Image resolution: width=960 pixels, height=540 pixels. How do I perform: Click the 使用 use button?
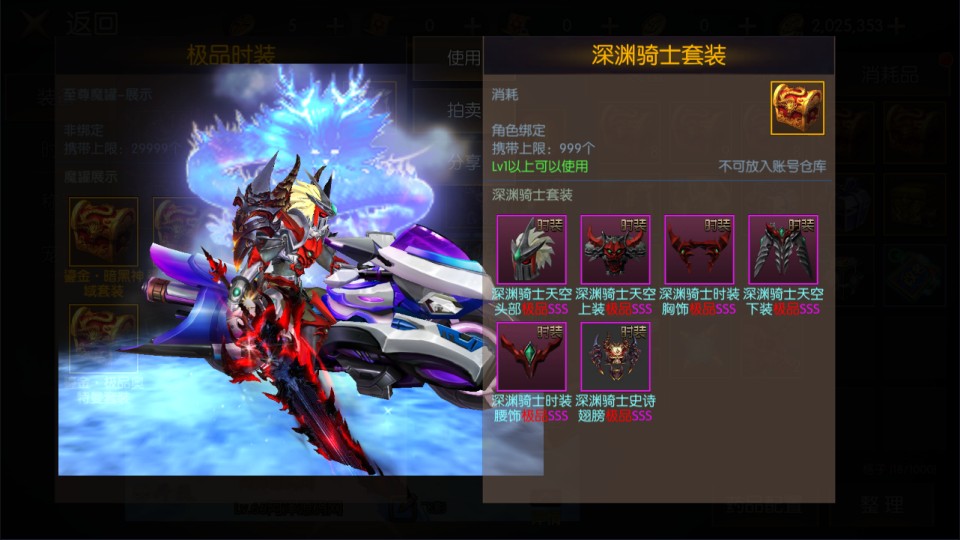point(463,58)
